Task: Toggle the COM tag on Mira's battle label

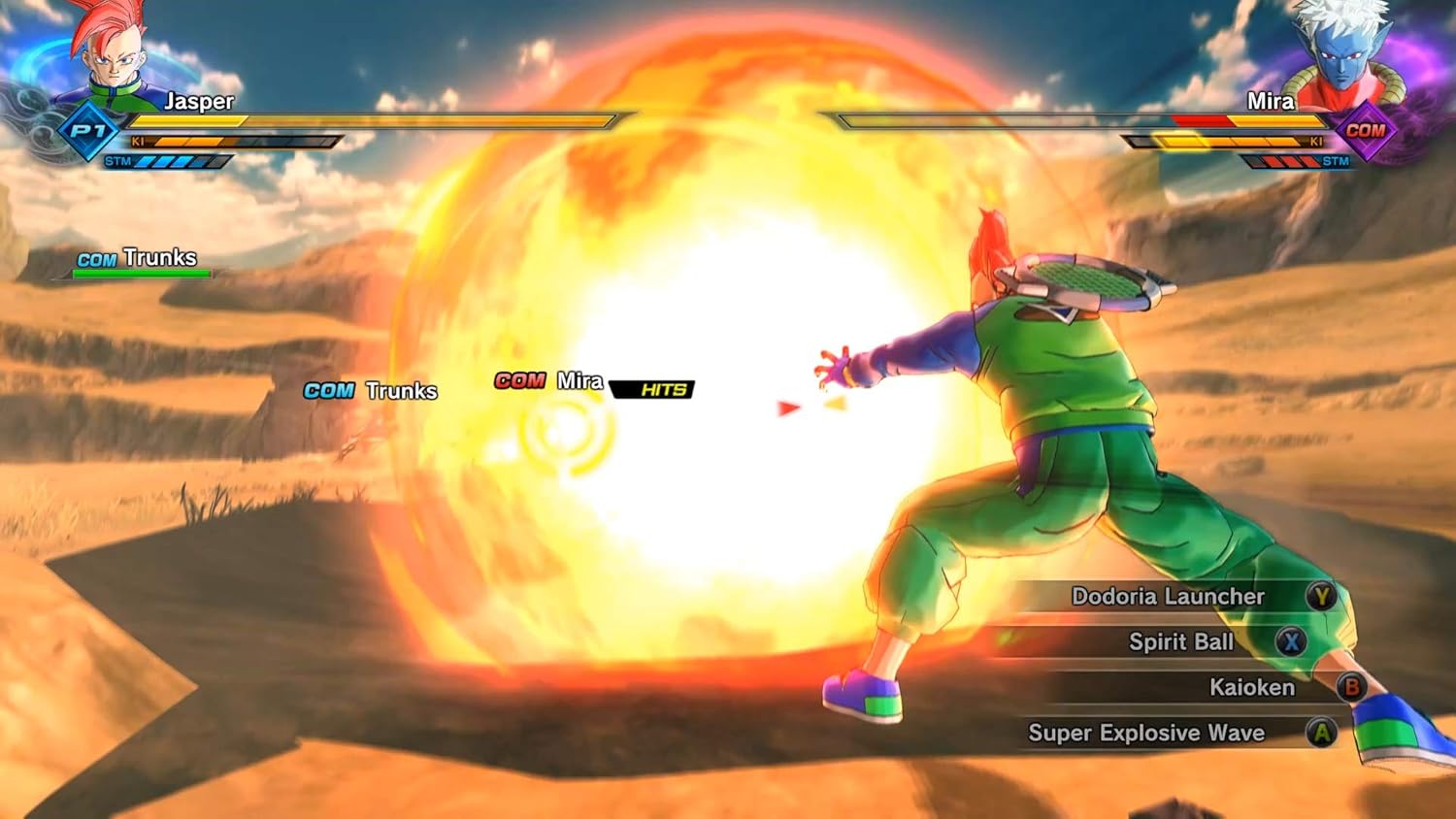Action: tap(519, 381)
